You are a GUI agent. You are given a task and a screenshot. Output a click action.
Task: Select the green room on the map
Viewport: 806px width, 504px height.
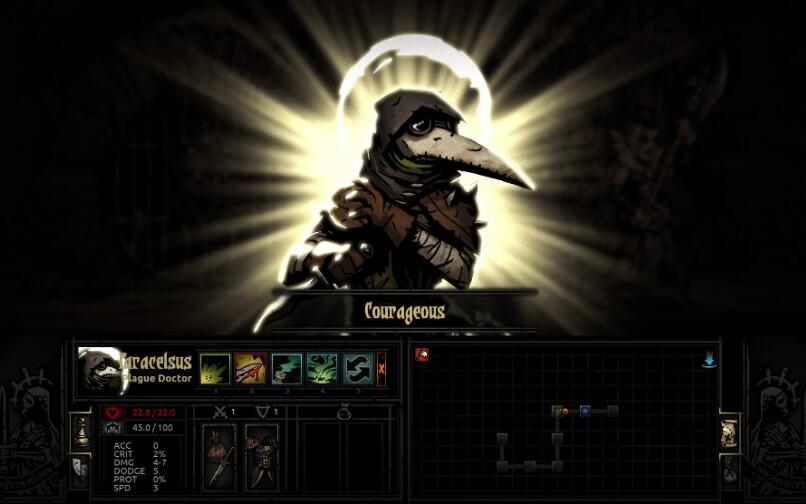557,410
